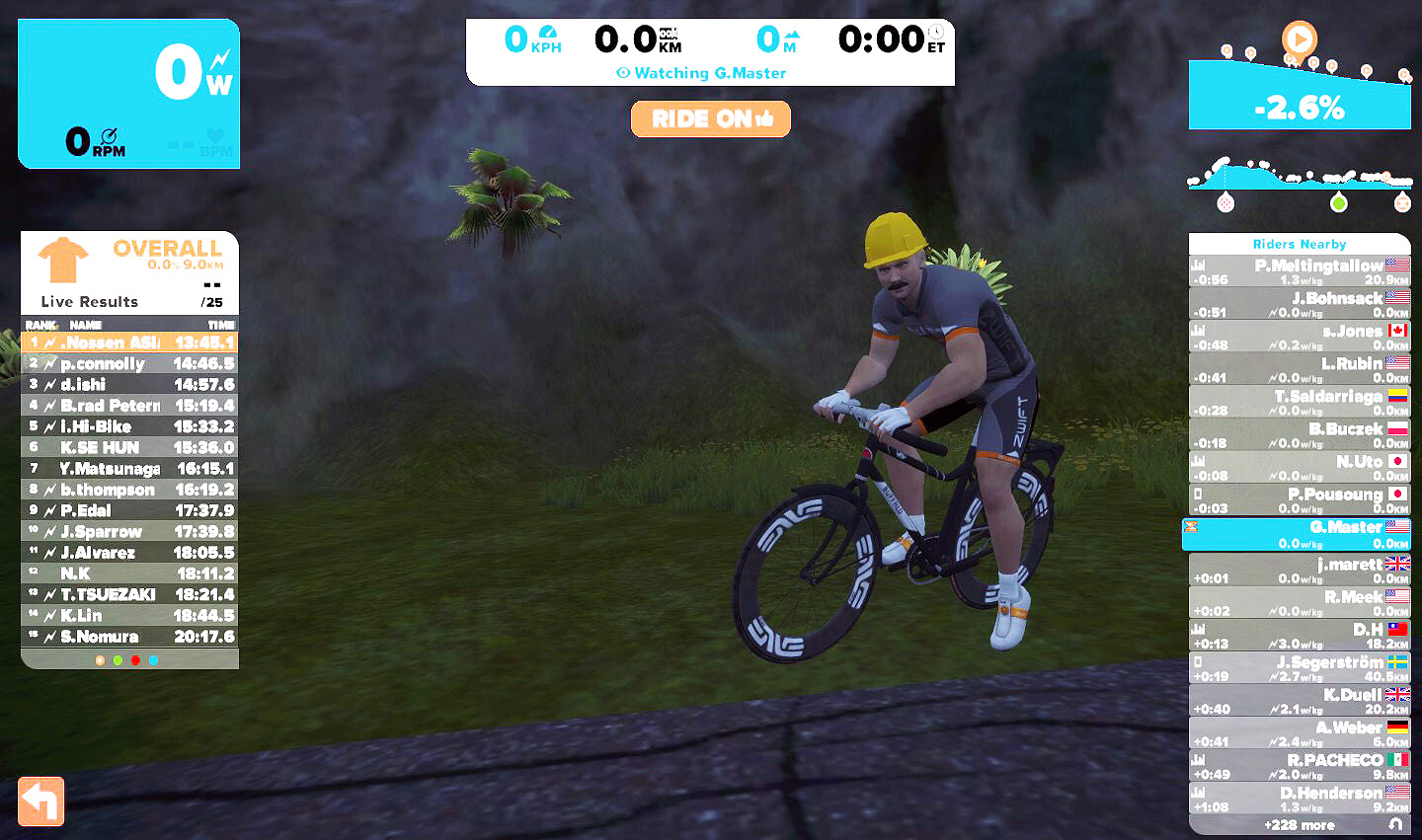Select first place row in Live Results
This screenshot has width=1422, height=840.
pyautogui.click(x=129, y=343)
